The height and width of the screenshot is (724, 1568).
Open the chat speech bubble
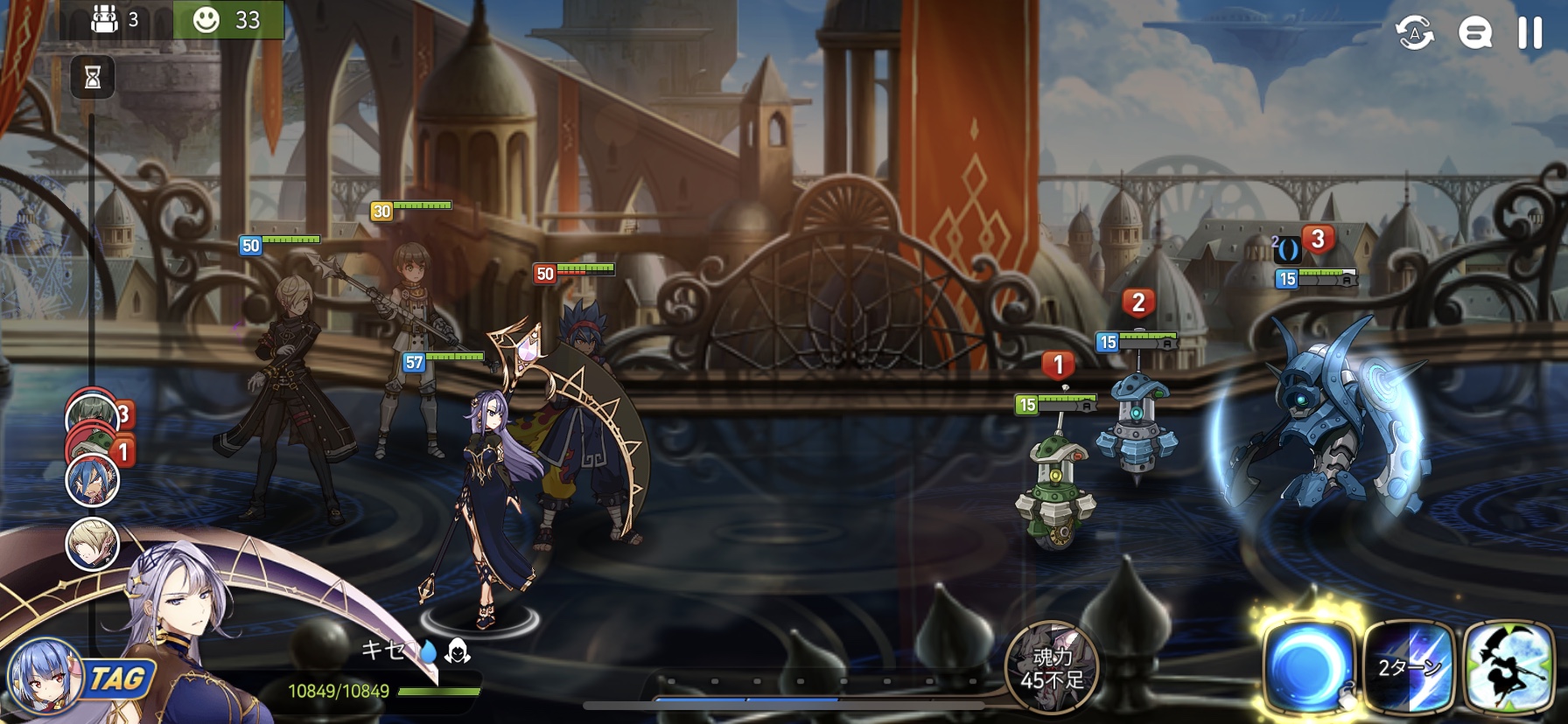(1474, 33)
